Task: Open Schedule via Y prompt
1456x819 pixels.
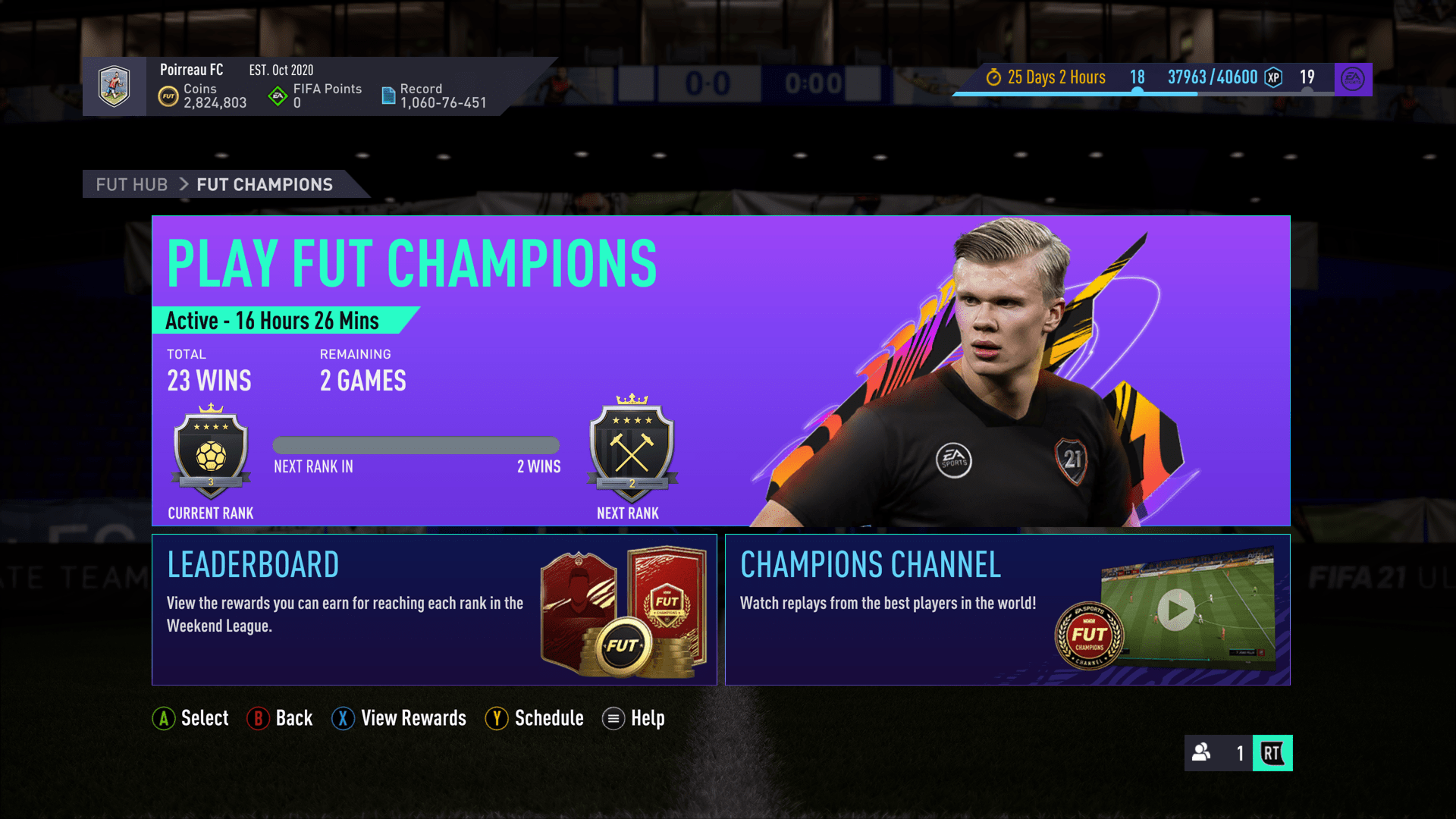Action: (x=497, y=718)
